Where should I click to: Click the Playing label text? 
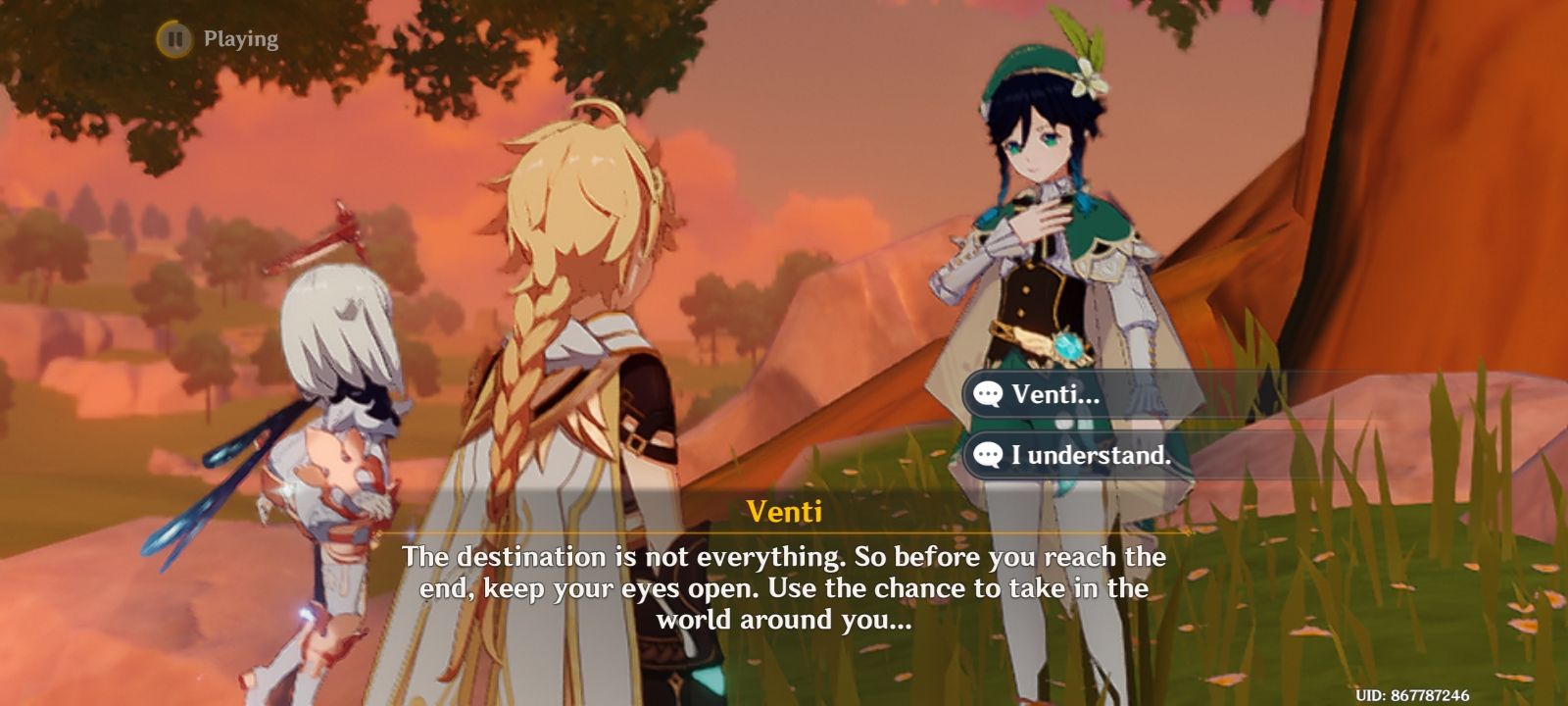(x=240, y=39)
